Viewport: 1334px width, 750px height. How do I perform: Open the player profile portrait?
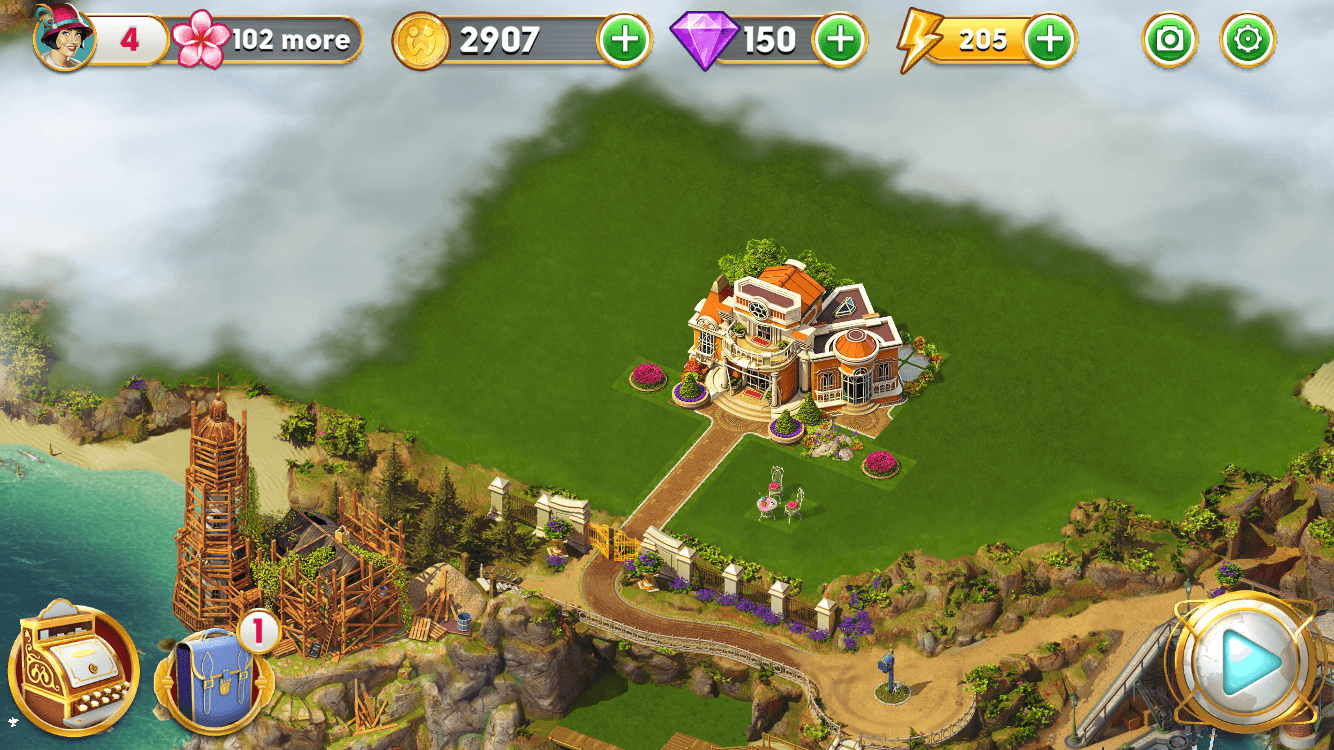click(x=63, y=38)
